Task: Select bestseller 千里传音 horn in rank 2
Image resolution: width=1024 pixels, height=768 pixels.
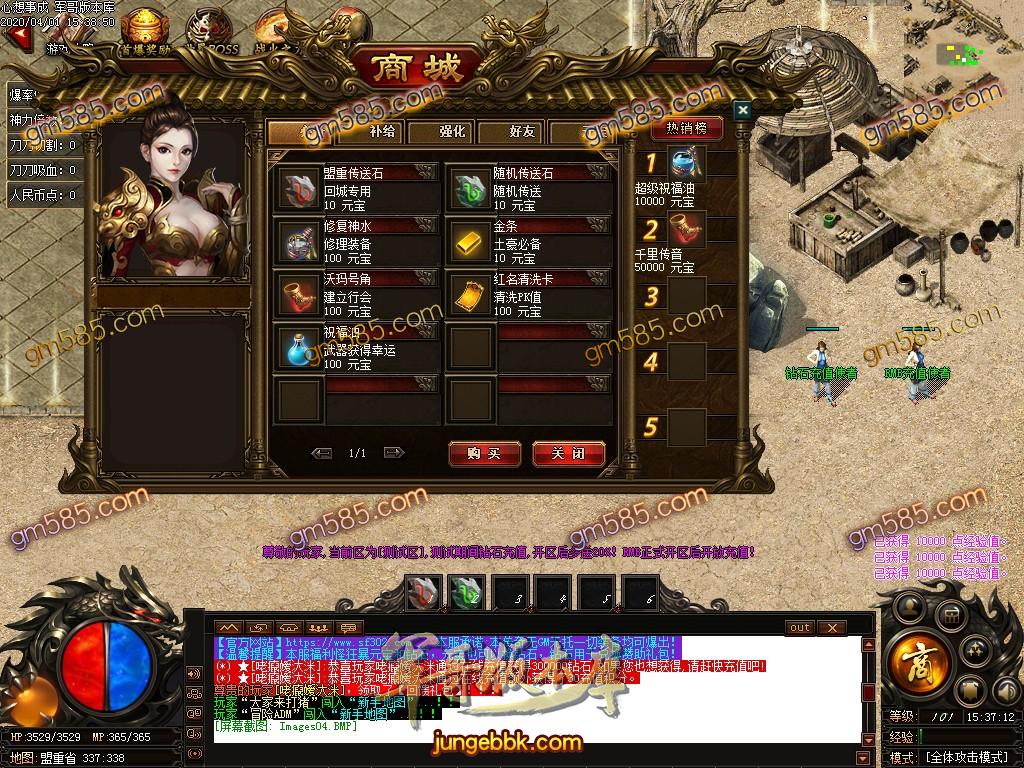Action: coord(687,229)
